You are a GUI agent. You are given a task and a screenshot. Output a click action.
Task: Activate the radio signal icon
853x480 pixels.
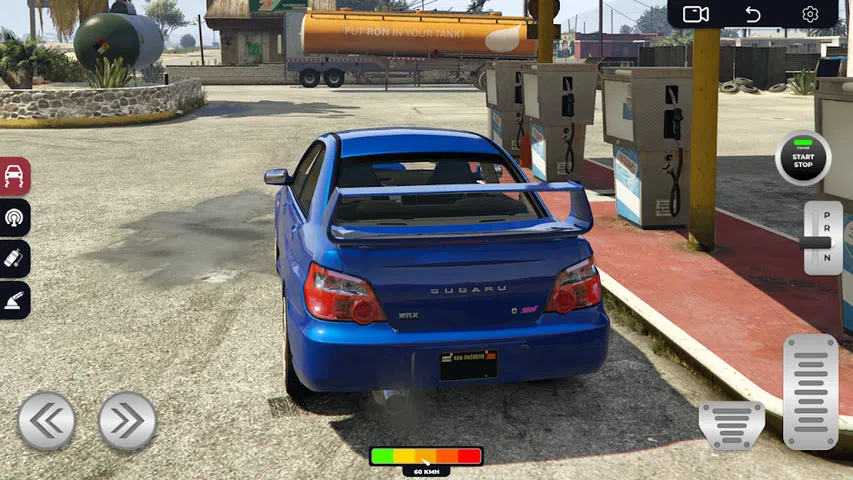15,217
